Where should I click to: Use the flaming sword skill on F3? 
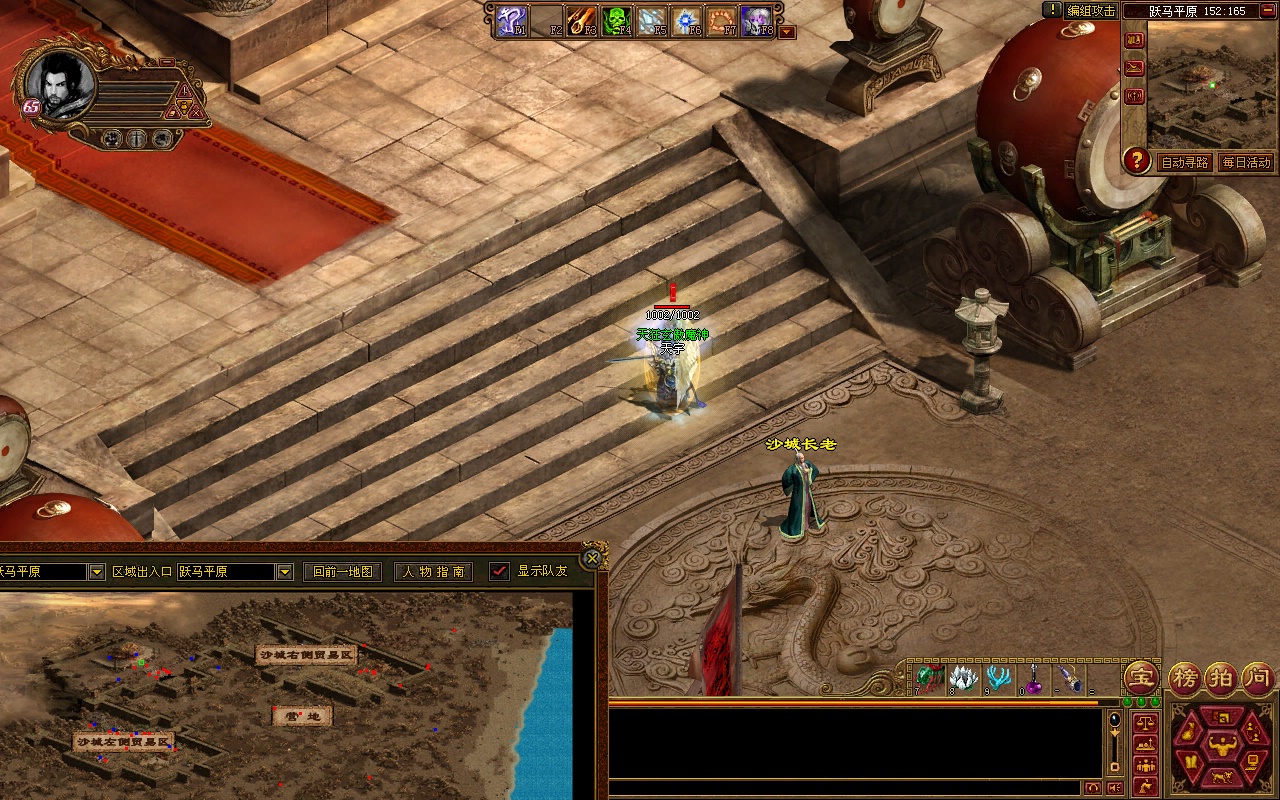tap(581, 21)
